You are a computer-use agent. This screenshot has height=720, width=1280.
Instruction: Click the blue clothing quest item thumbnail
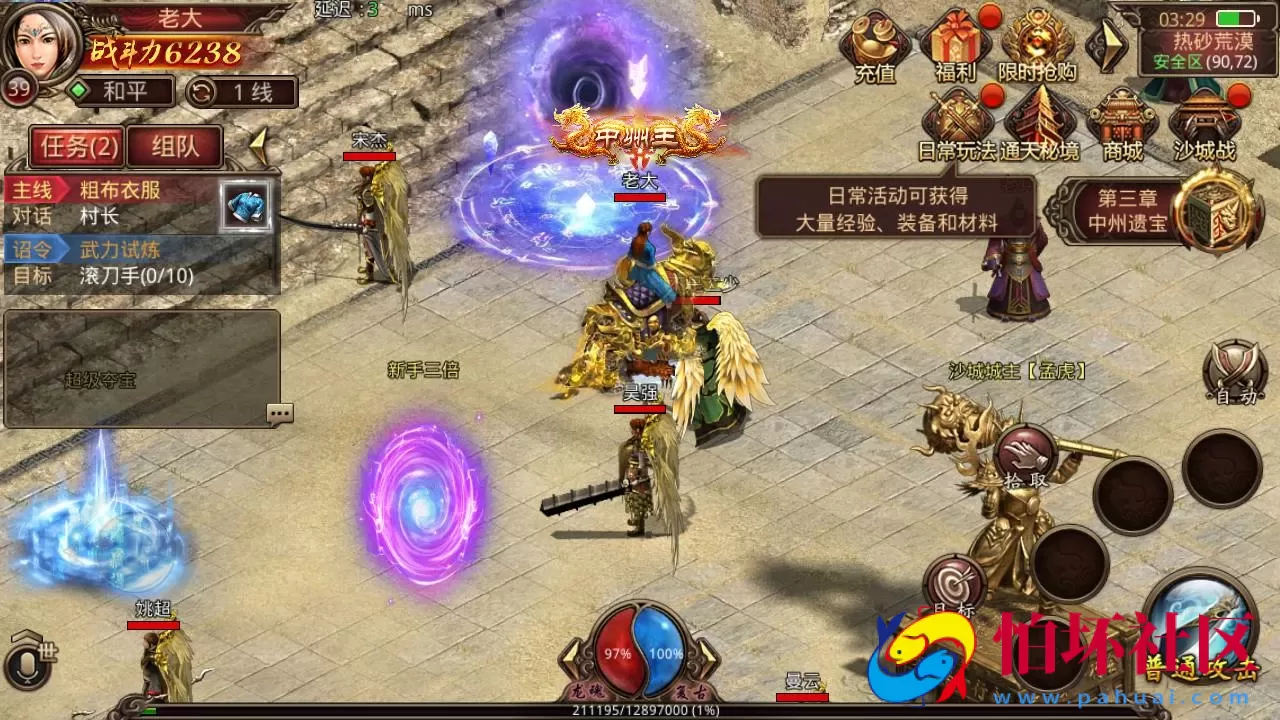tap(244, 208)
